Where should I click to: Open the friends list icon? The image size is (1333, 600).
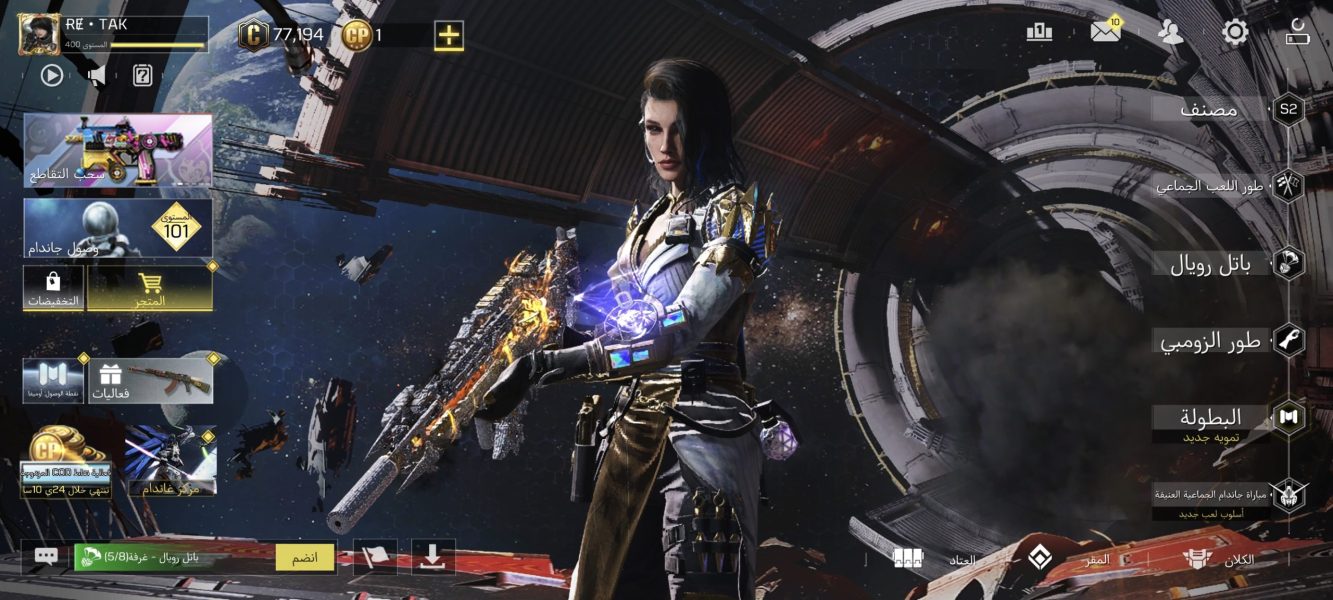click(1170, 32)
